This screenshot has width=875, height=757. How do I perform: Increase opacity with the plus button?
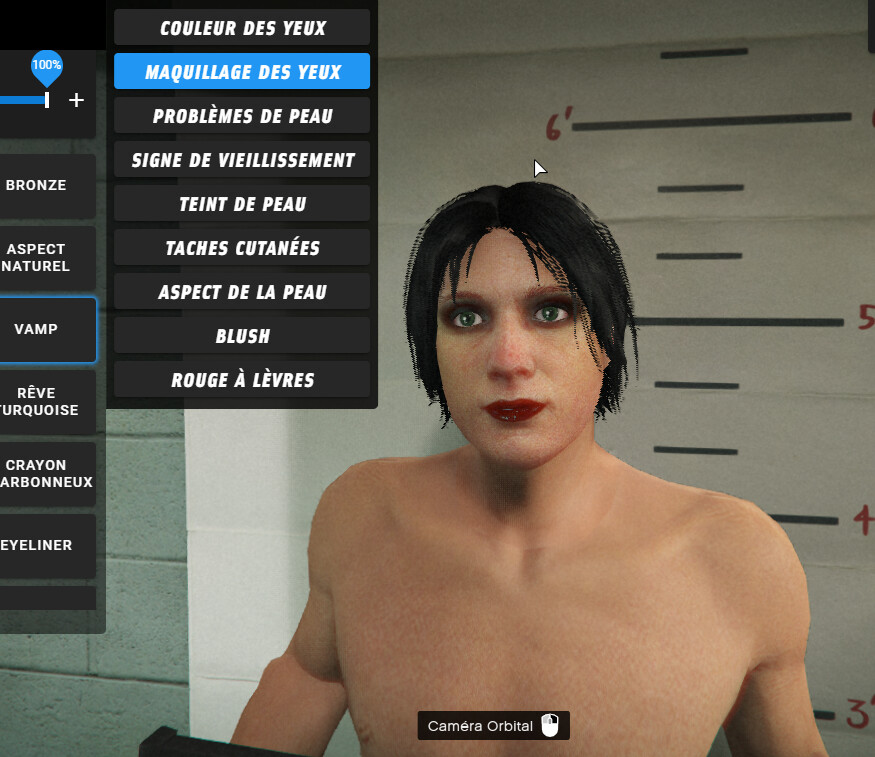(77, 100)
